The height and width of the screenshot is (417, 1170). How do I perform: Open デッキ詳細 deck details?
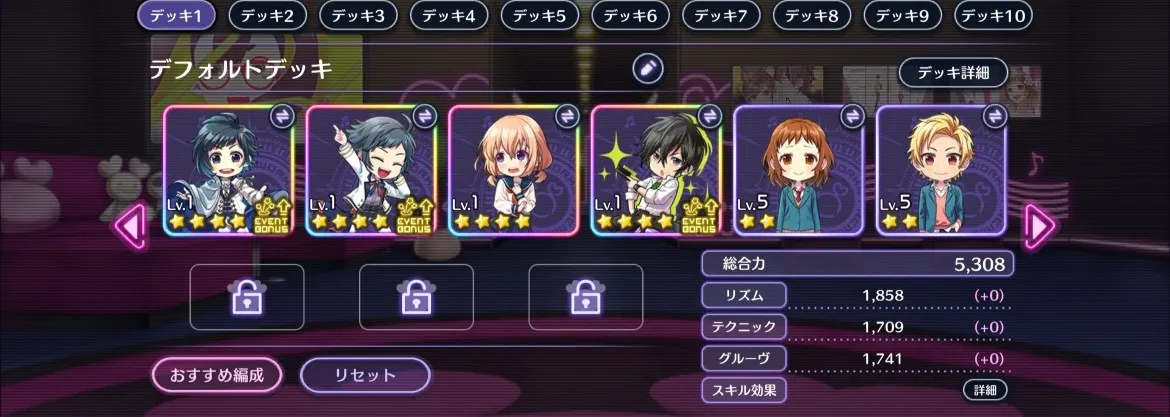tap(952, 73)
